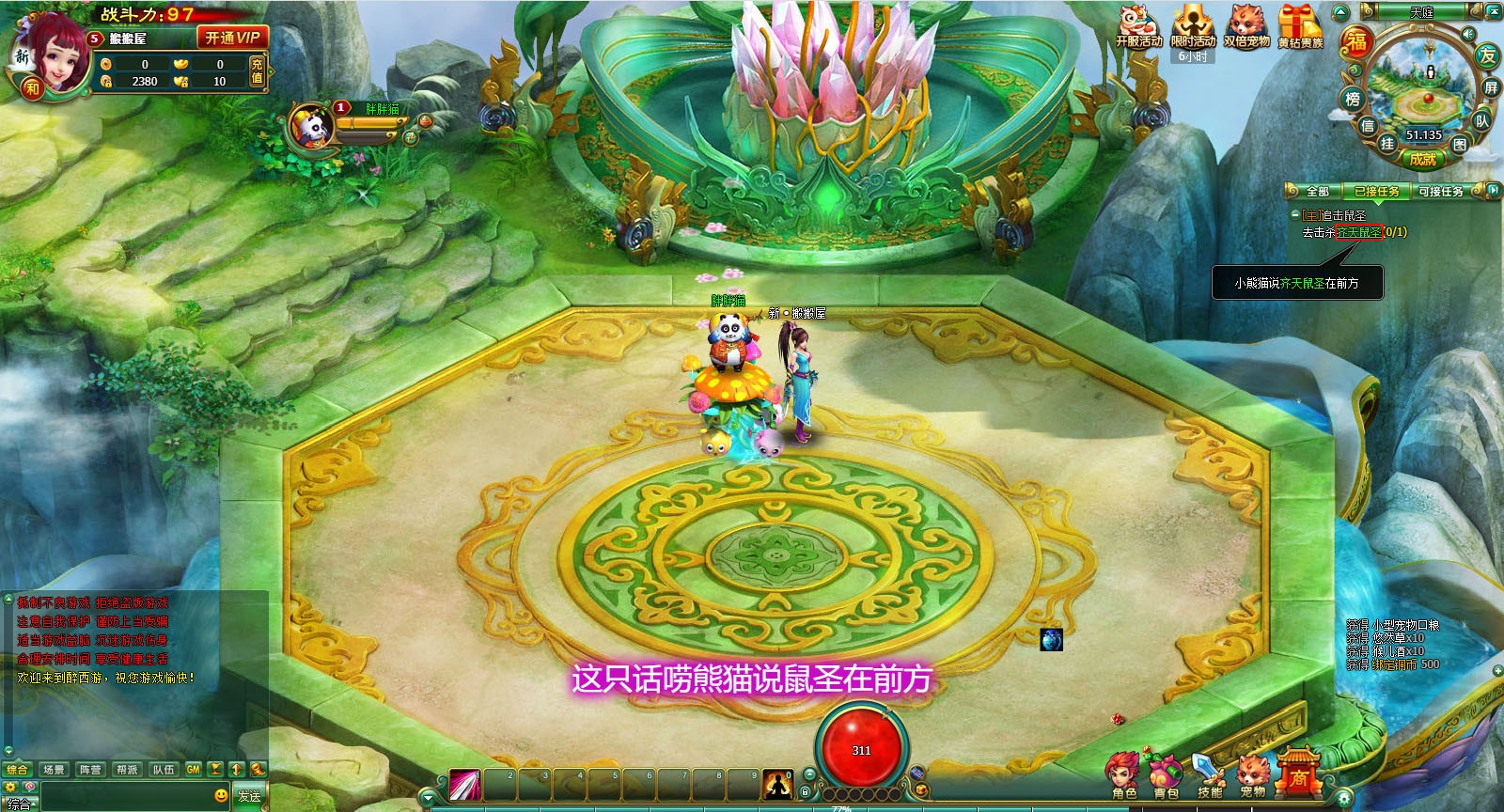Open the 双倍宠物 double pet icon
The width and height of the screenshot is (1504, 812).
coord(1246,26)
